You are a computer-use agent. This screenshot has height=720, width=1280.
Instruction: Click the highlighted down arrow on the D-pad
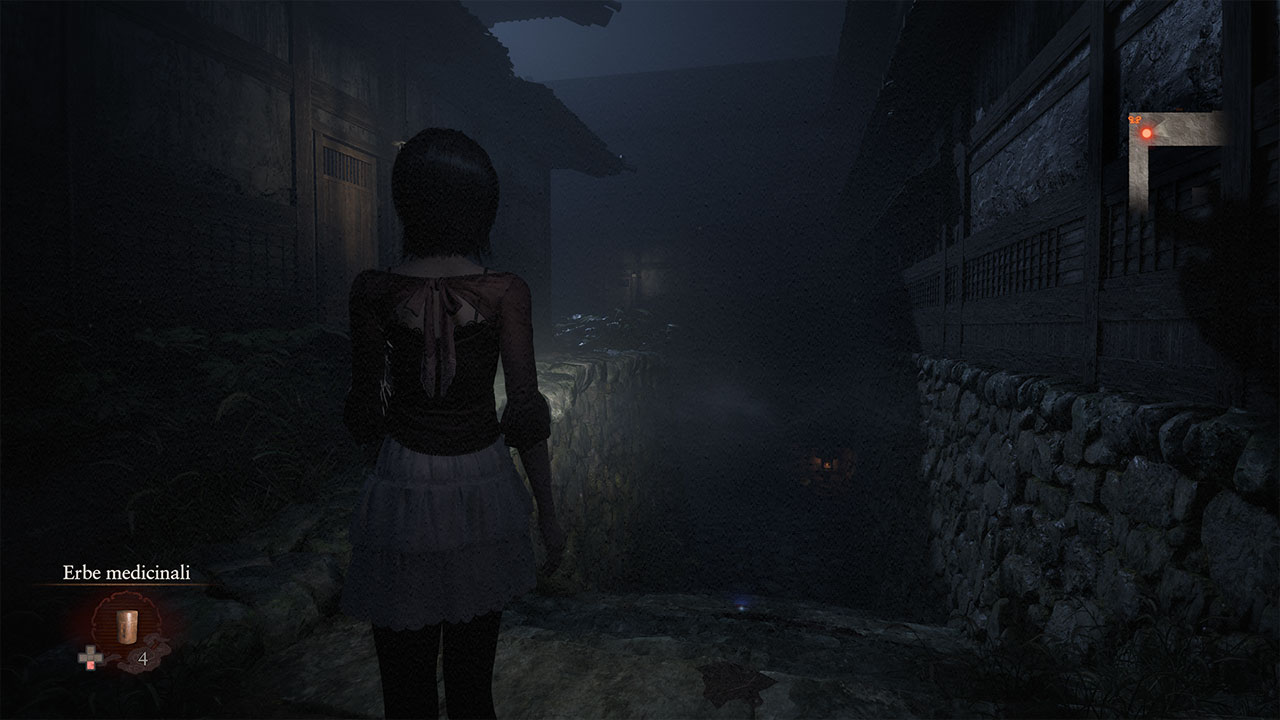pyautogui.click(x=90, y=663)
